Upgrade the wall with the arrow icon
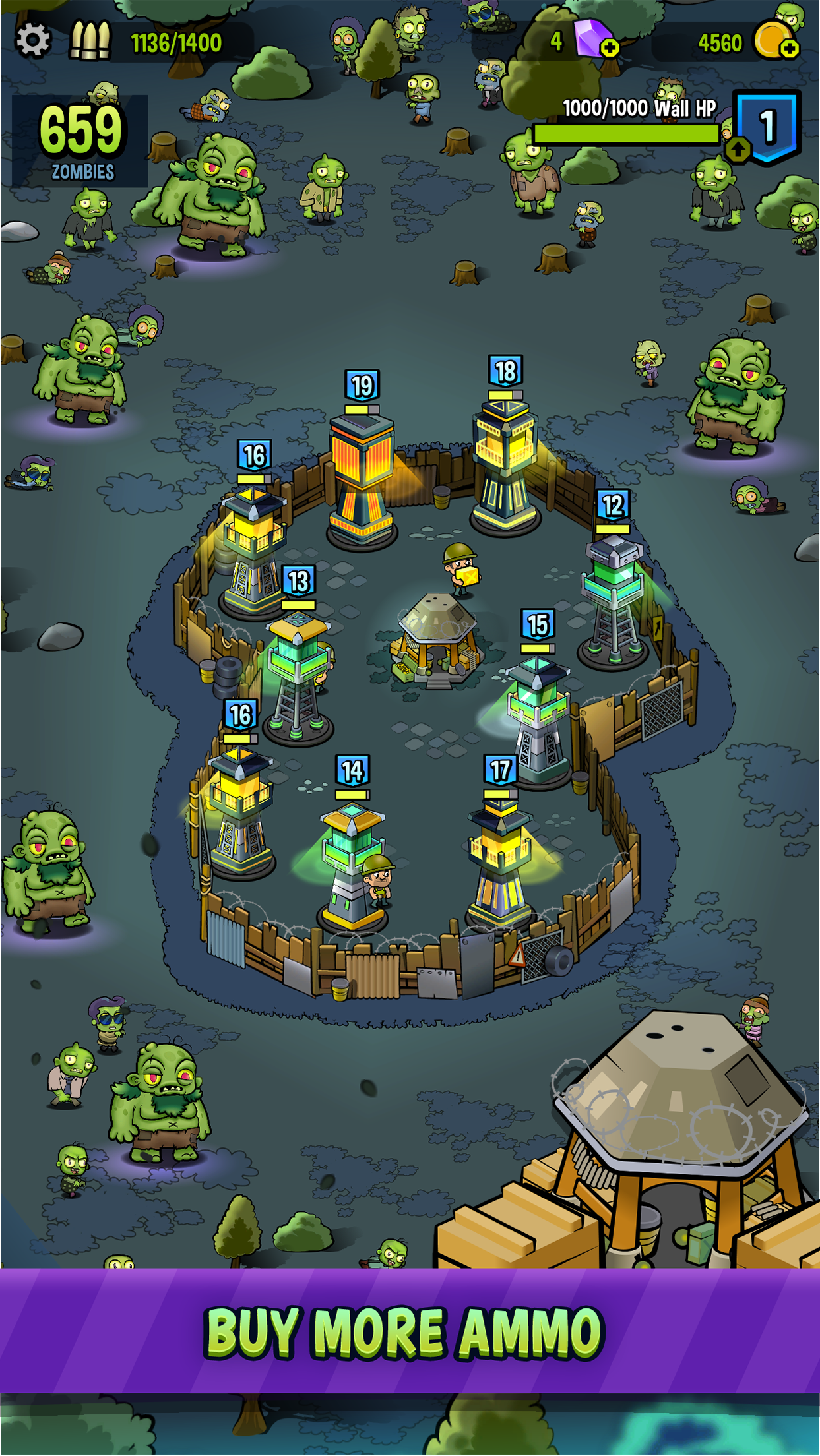The image size is (820, 1456). click(738, 149)
